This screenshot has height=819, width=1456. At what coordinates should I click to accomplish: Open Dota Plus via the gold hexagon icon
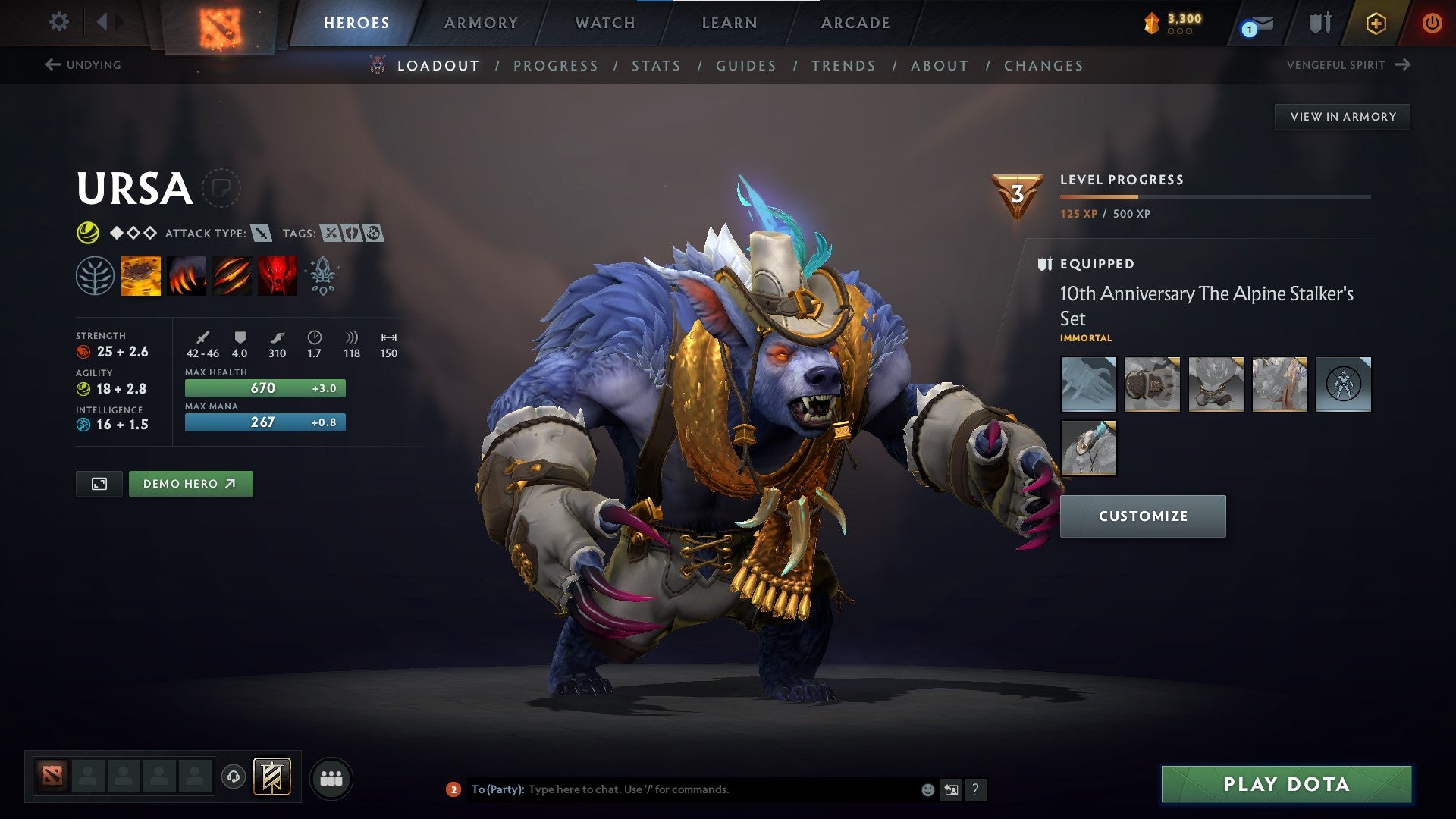click(1378, 23)
